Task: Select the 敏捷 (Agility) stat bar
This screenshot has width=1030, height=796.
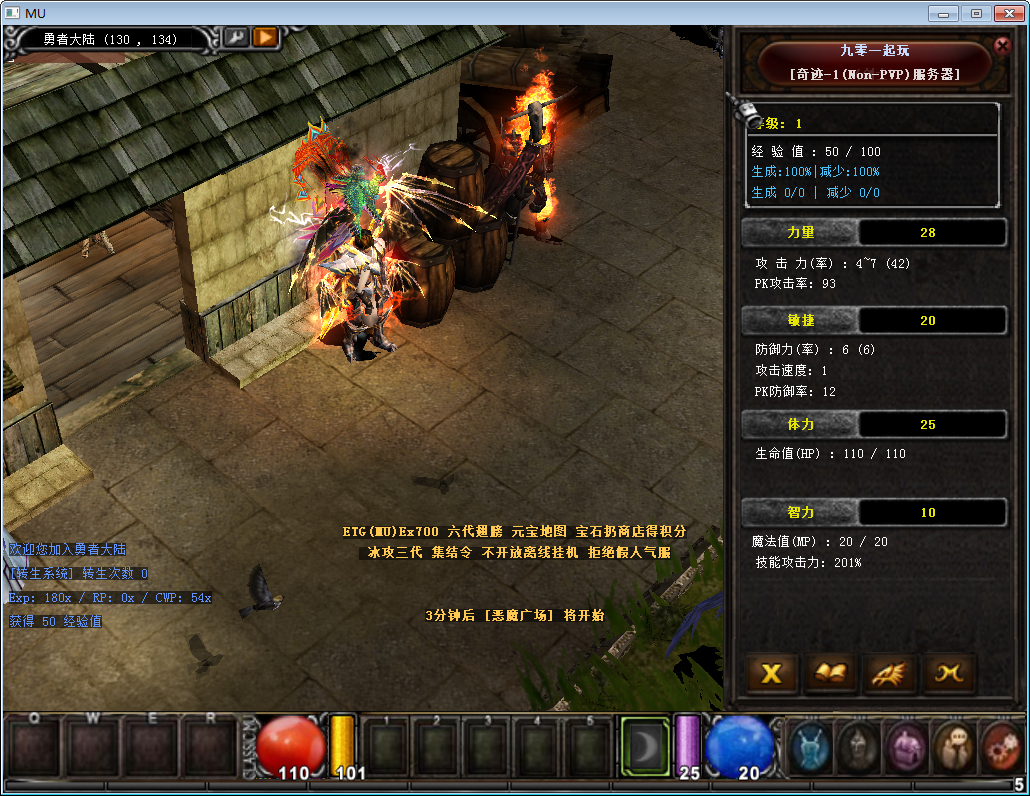Action: (x=800, y=320)
